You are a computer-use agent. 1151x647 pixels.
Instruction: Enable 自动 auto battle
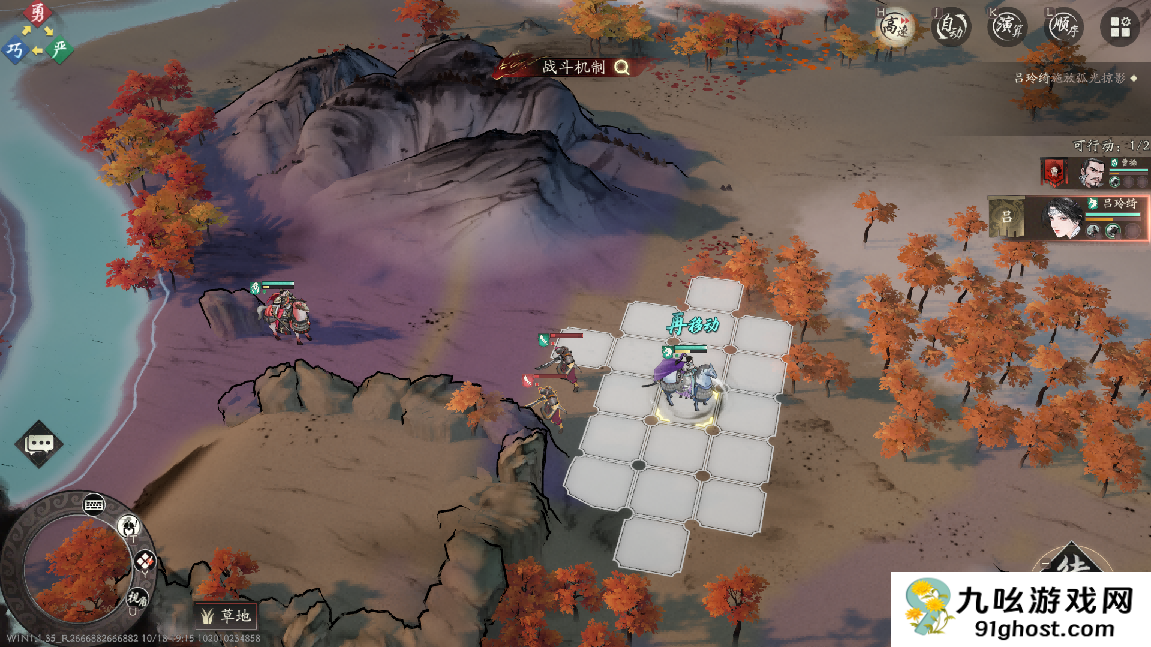click(x=951, y=28)
